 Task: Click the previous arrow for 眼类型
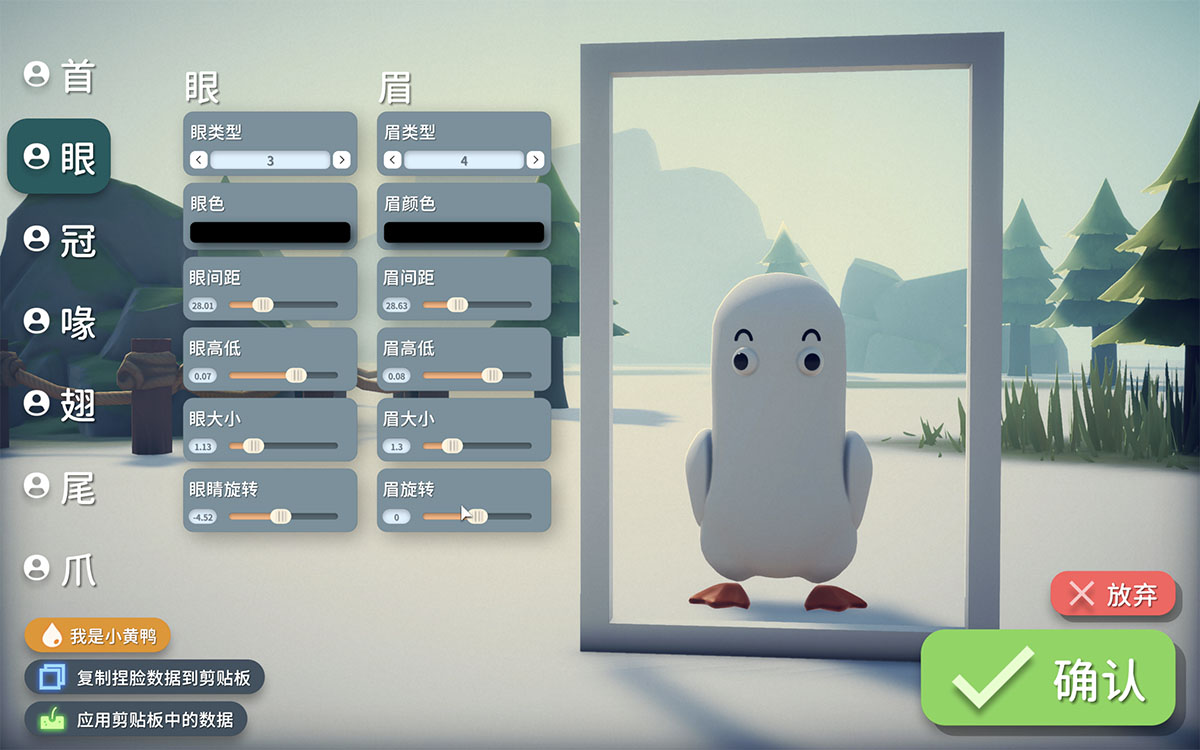pos(199,160)
